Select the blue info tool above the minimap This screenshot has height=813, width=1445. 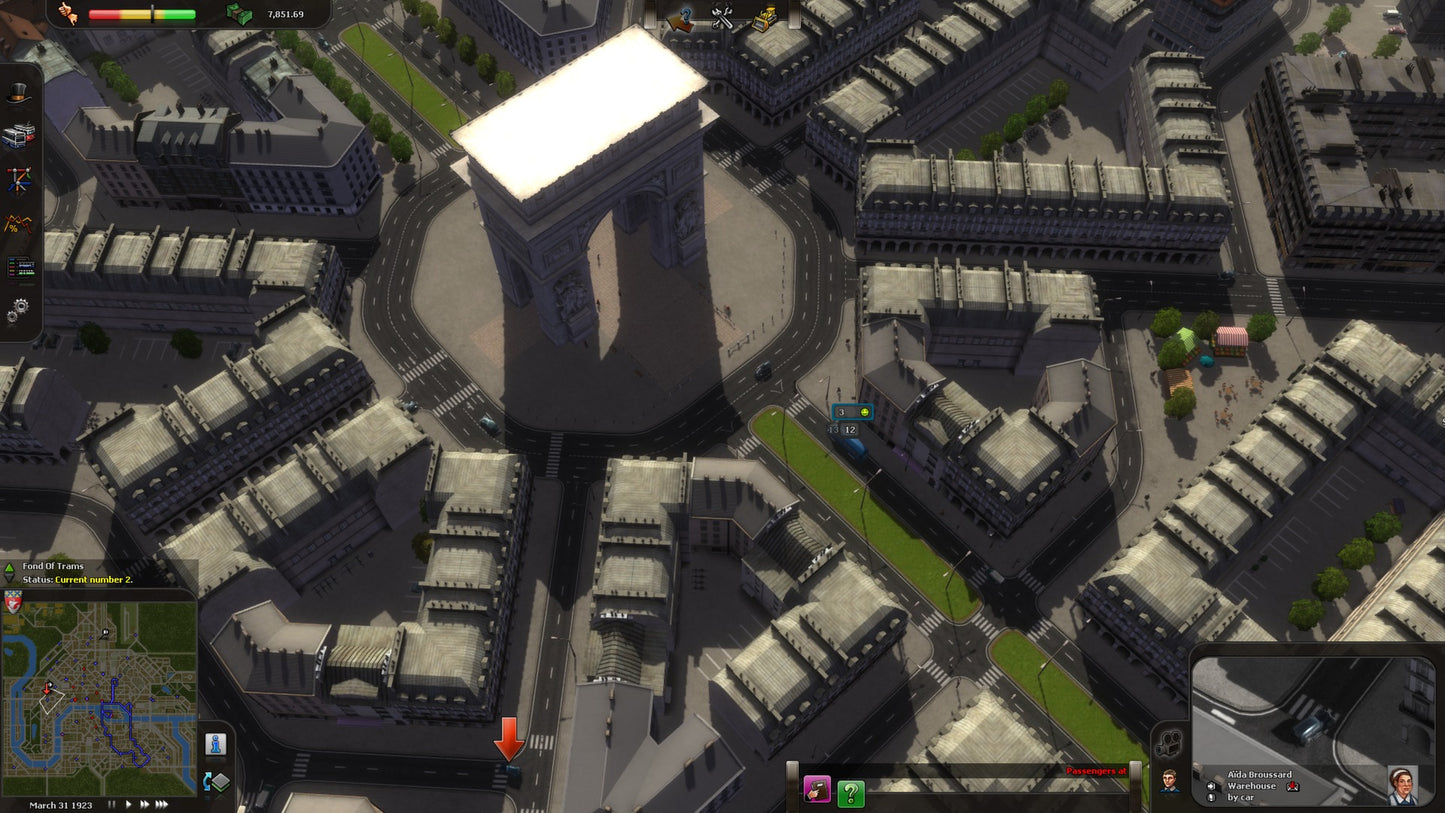pos(217,742)
